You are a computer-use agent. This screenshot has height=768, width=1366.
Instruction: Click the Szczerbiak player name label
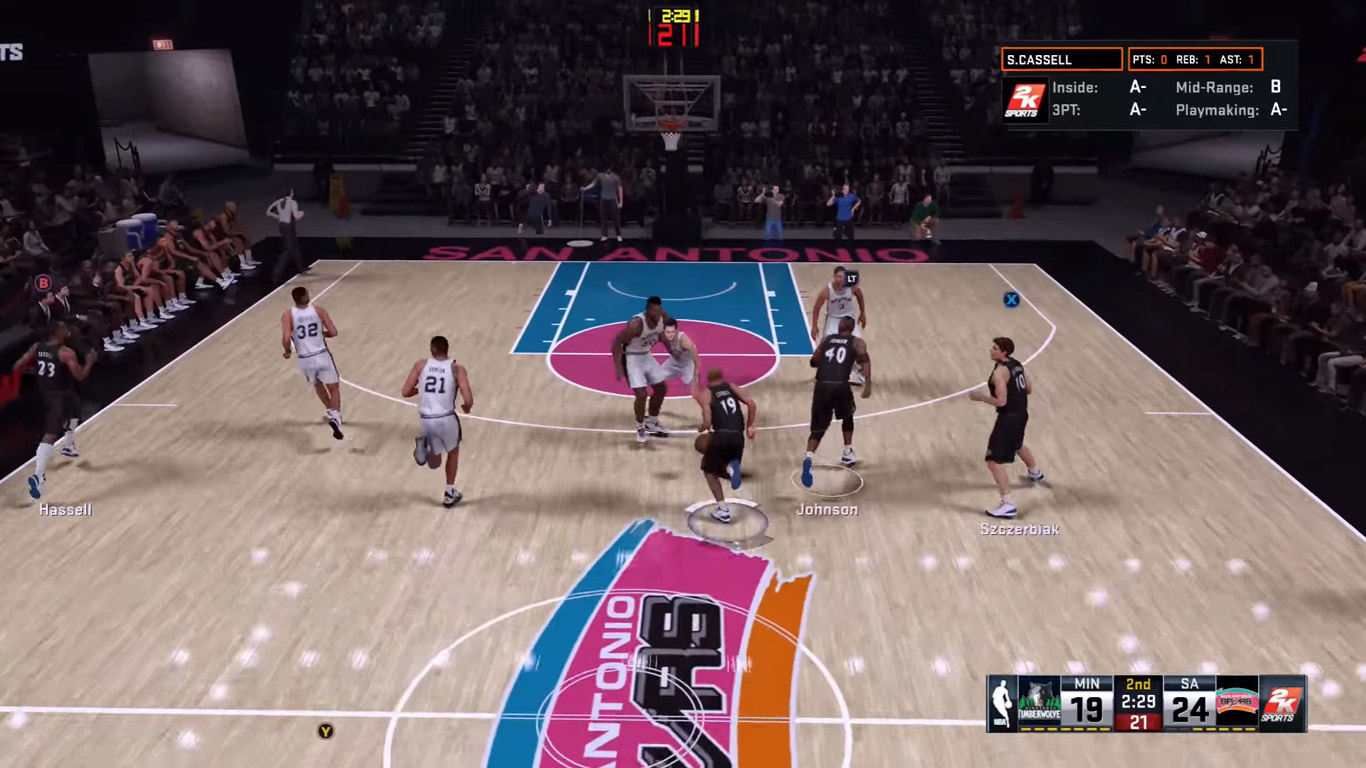1019,530
